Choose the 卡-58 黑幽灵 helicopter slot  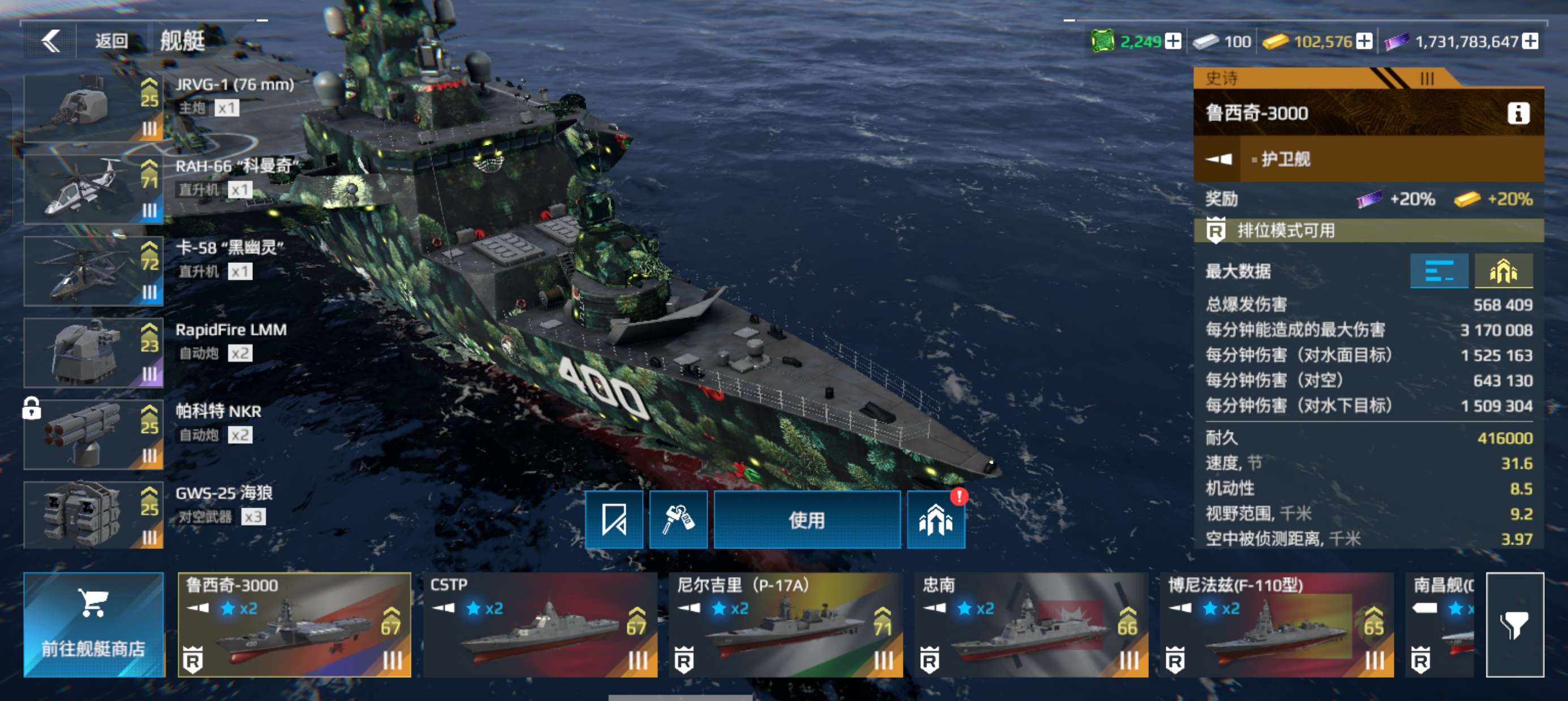(93, 271)
